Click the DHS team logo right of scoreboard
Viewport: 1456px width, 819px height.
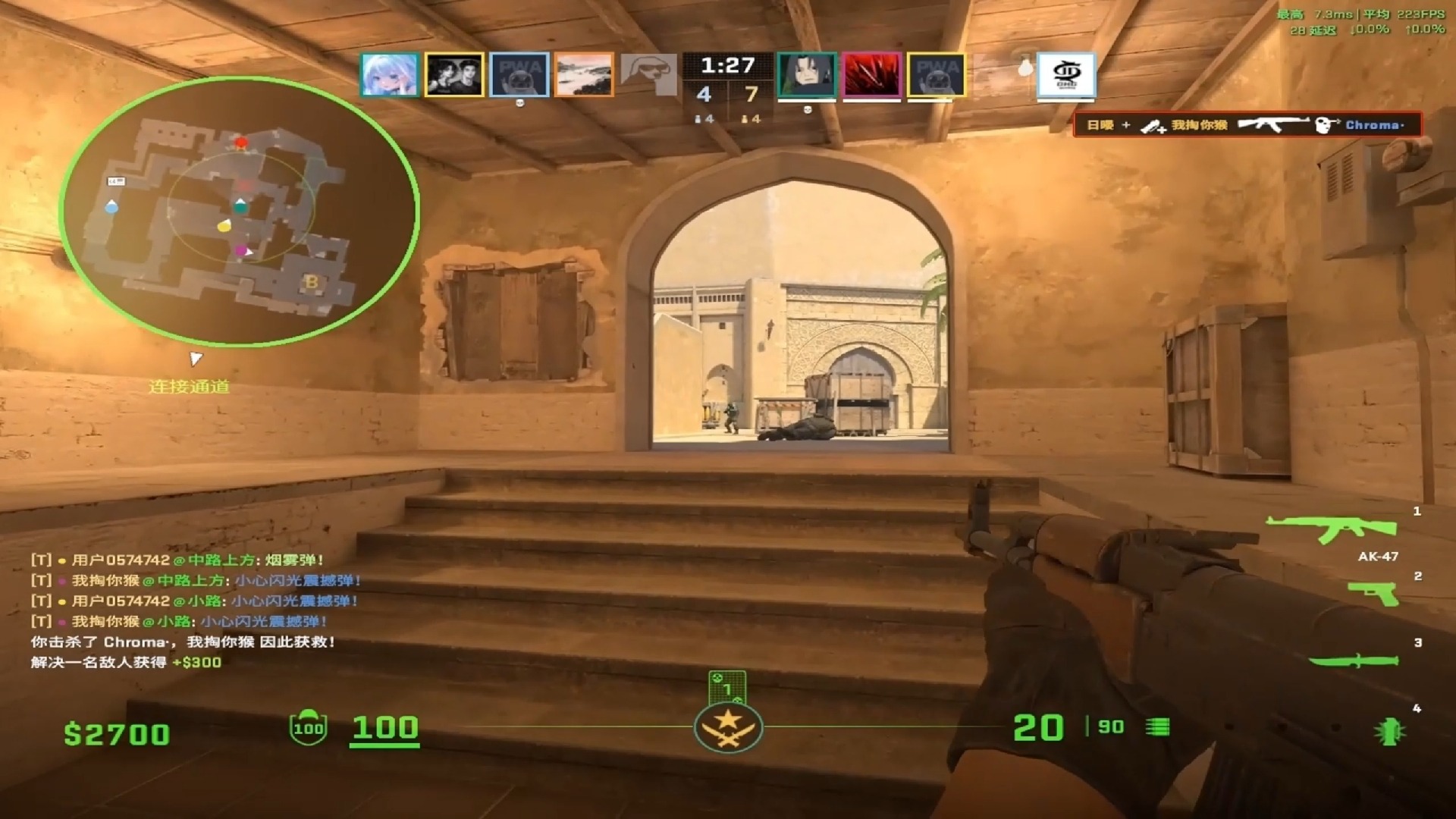tap(1067, 74)
